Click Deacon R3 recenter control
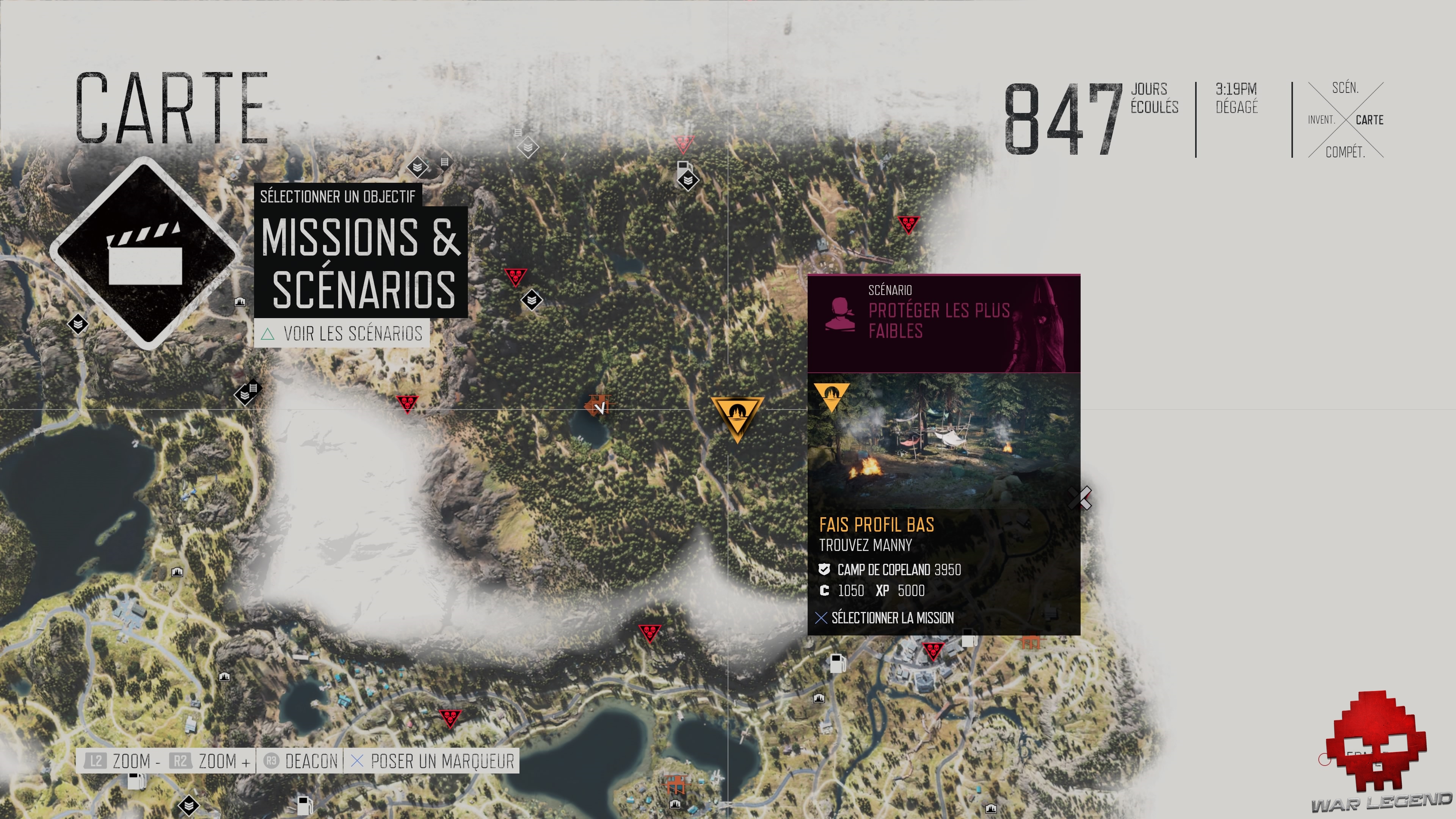The width and height of the screenshot is (1456, 819). pos(300,761)
